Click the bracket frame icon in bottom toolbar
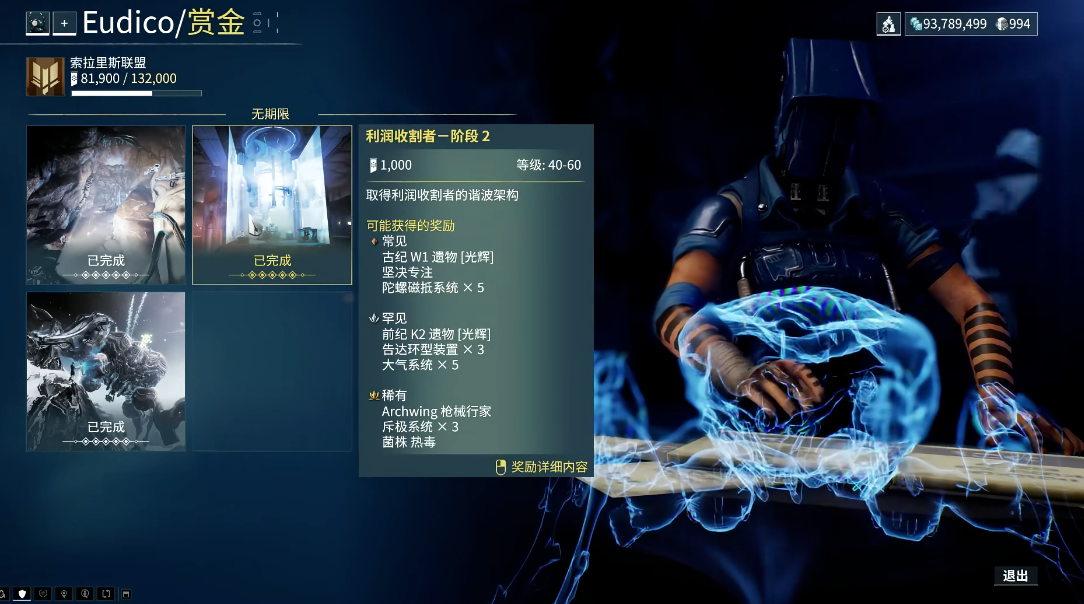Image resolution: width=1084 pixels, height=604 pixels. [106, 594]
